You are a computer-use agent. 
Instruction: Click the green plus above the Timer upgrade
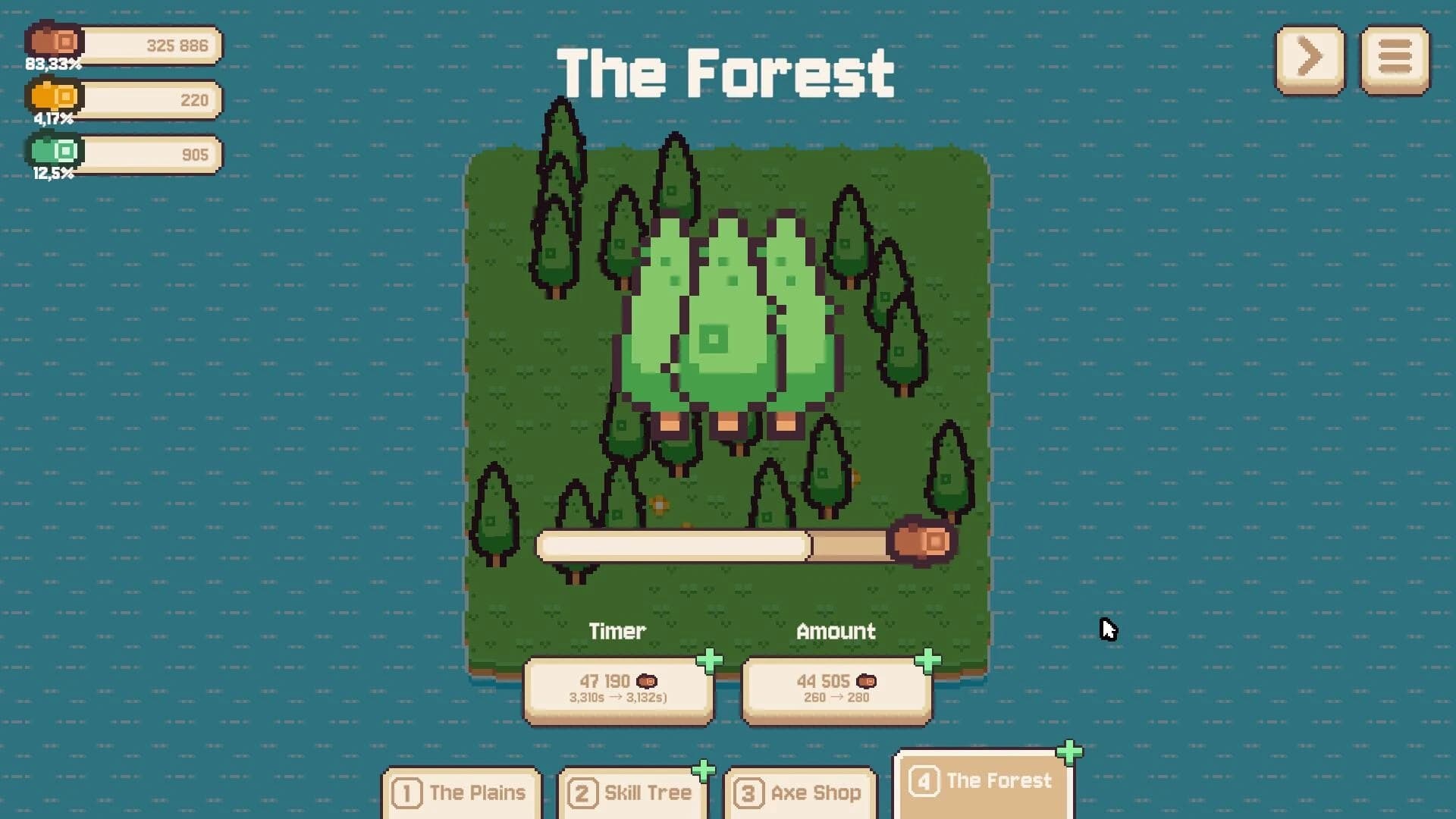click(x=710, y=661)
